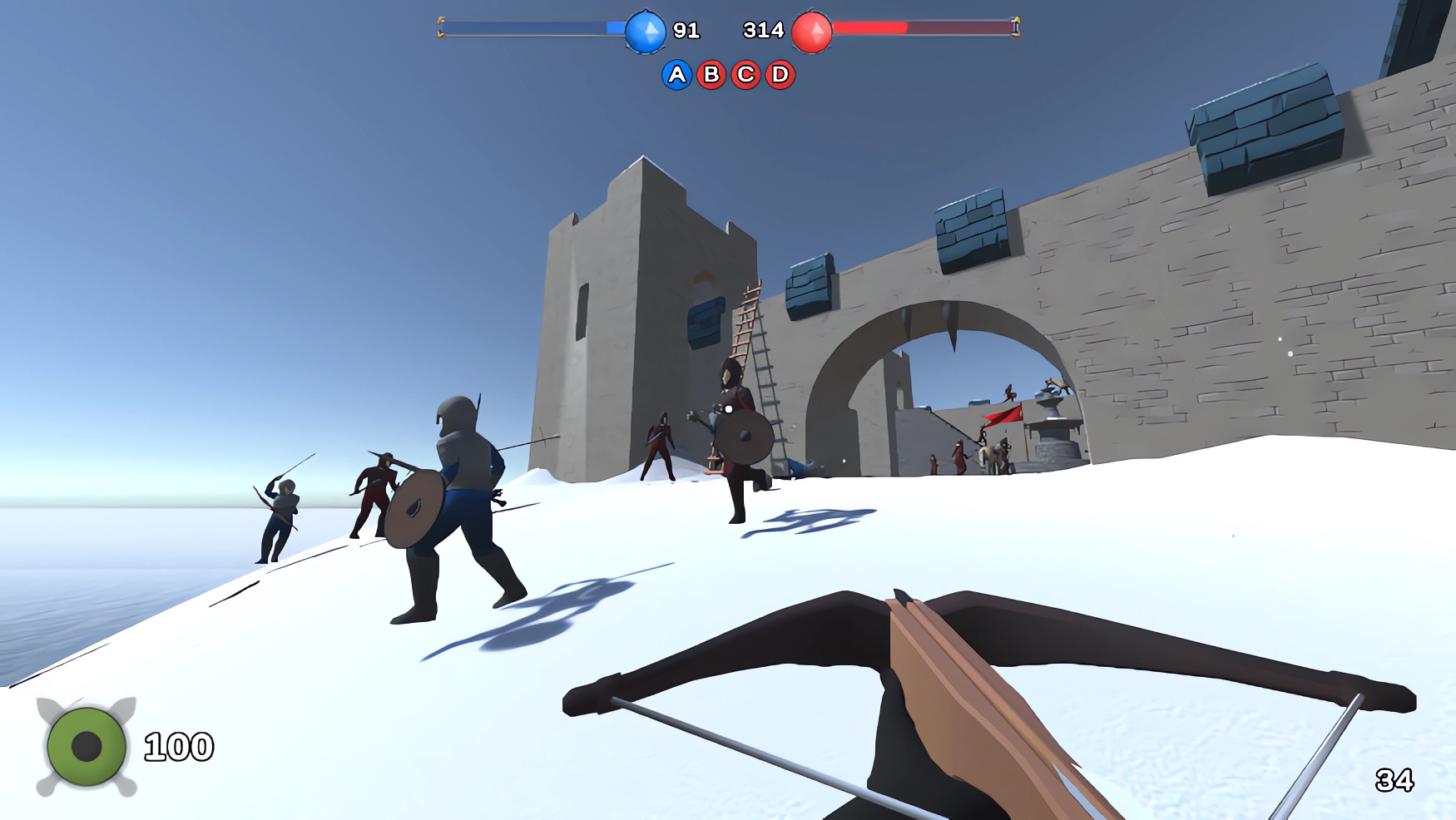Click capture point C icon

tap(745, 74)
